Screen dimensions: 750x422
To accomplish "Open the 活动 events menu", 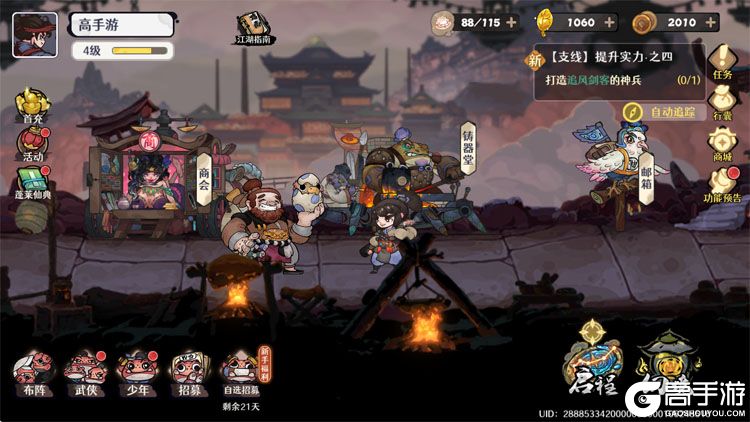I will [34, 146].
